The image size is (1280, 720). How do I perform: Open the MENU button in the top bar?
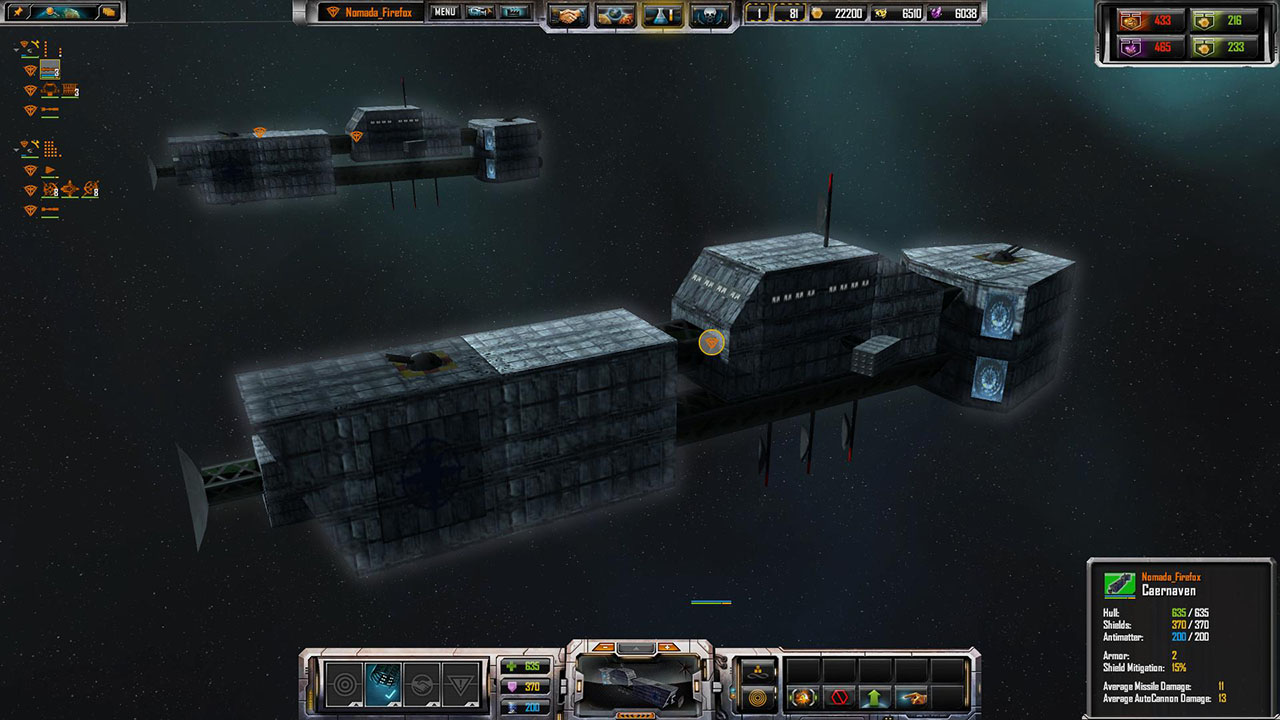pyautogui.click(x=444, y=13)
